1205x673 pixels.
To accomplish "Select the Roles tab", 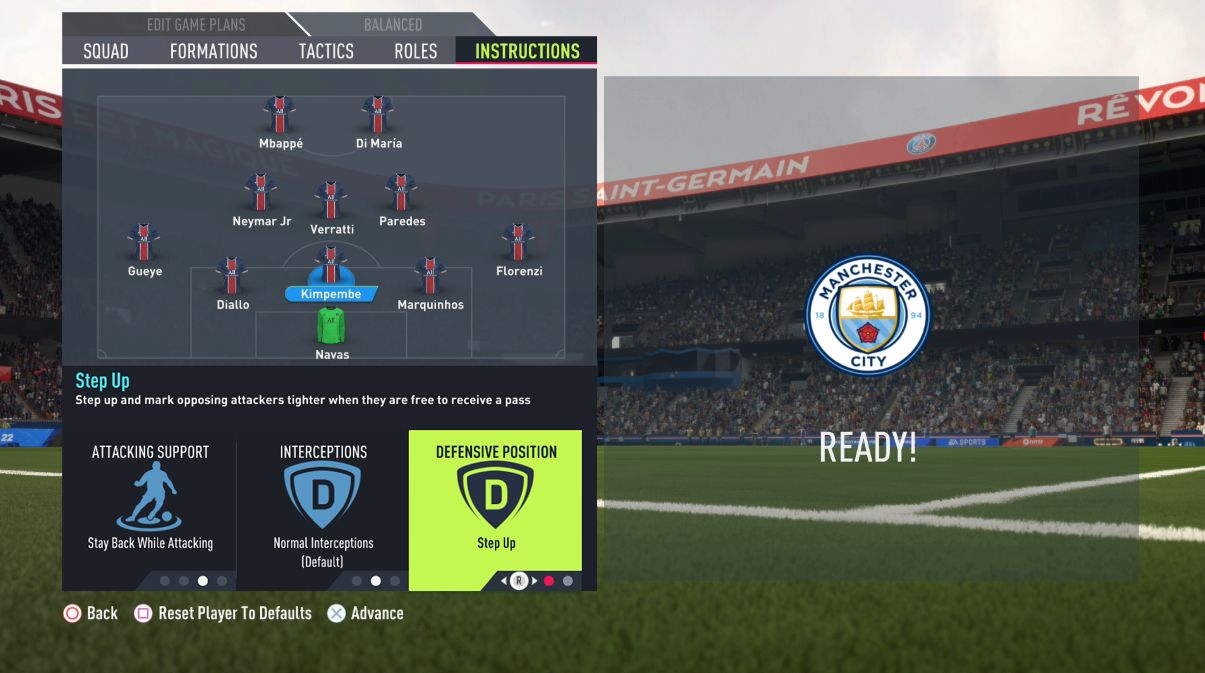I will (x=415, y=51).
